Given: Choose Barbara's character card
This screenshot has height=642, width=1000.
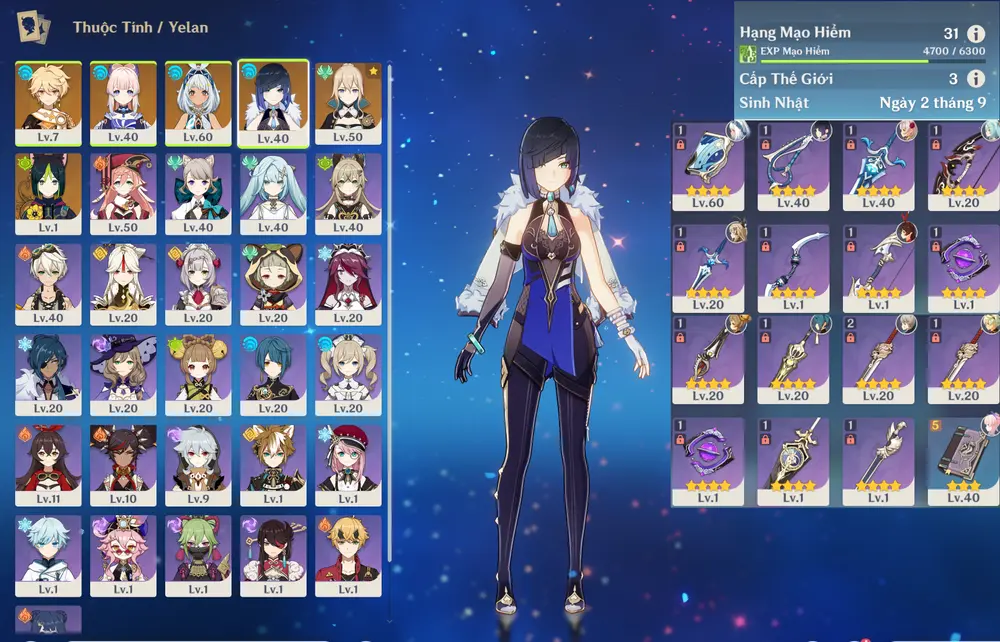Looking at the screenshot, I should click(x=348, y=374).
